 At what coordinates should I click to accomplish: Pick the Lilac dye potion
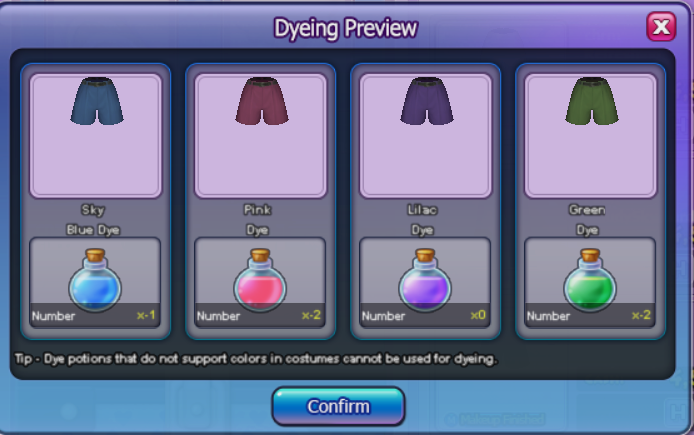425,282
